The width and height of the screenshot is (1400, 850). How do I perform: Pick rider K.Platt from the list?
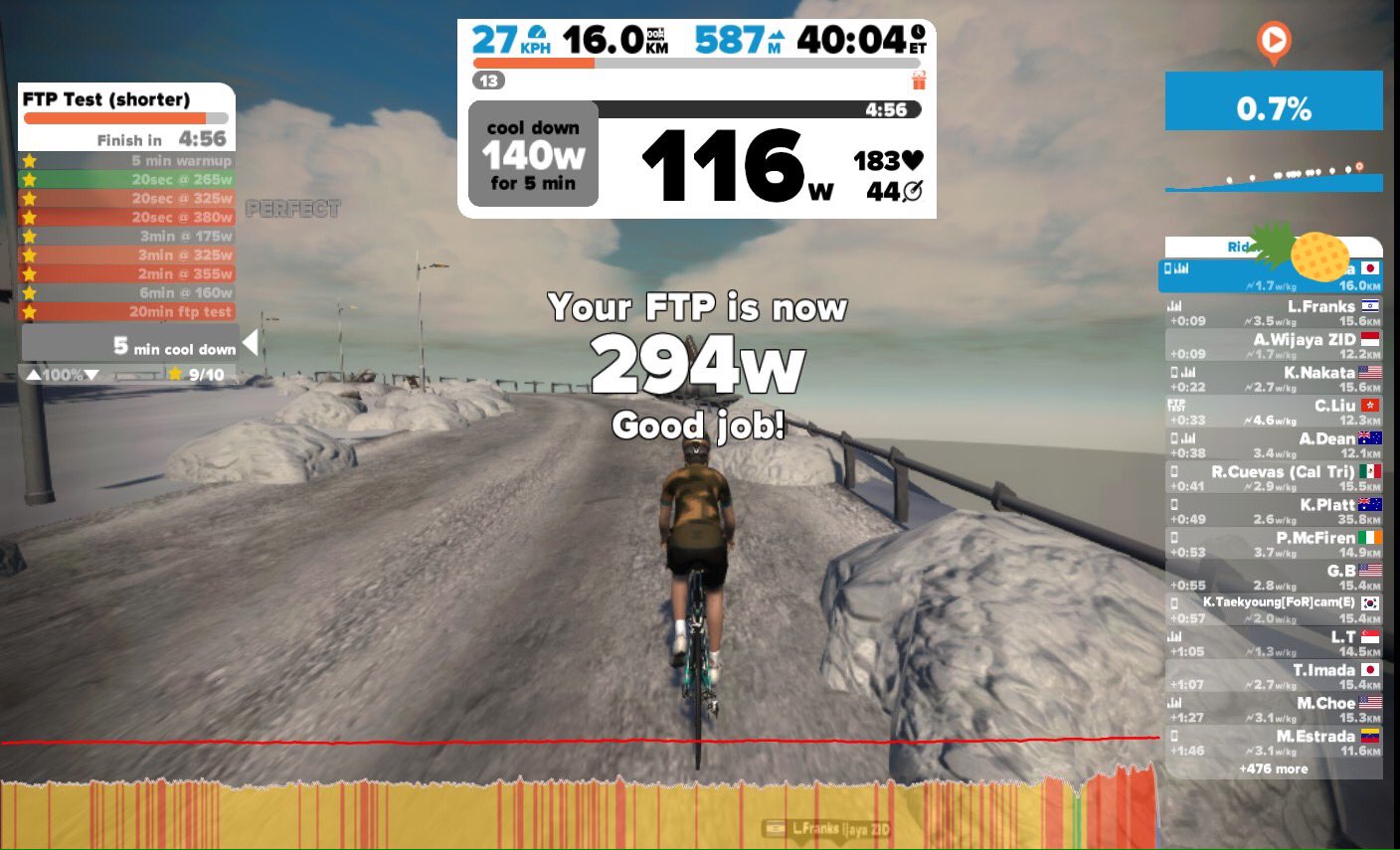click(1273, 511)
